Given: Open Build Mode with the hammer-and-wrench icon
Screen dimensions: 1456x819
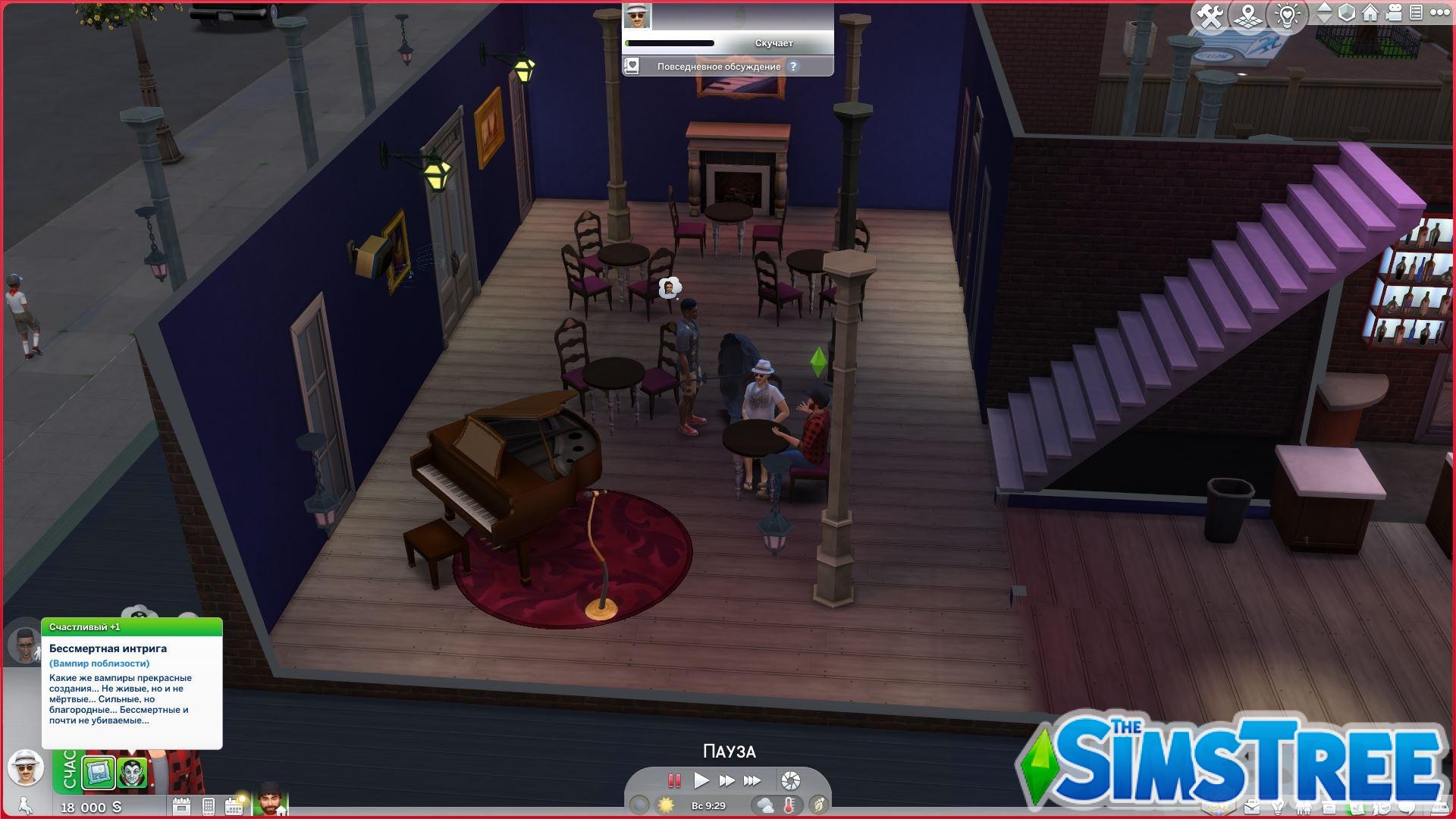Looking at the screenshot, I should click(1210, 13).
